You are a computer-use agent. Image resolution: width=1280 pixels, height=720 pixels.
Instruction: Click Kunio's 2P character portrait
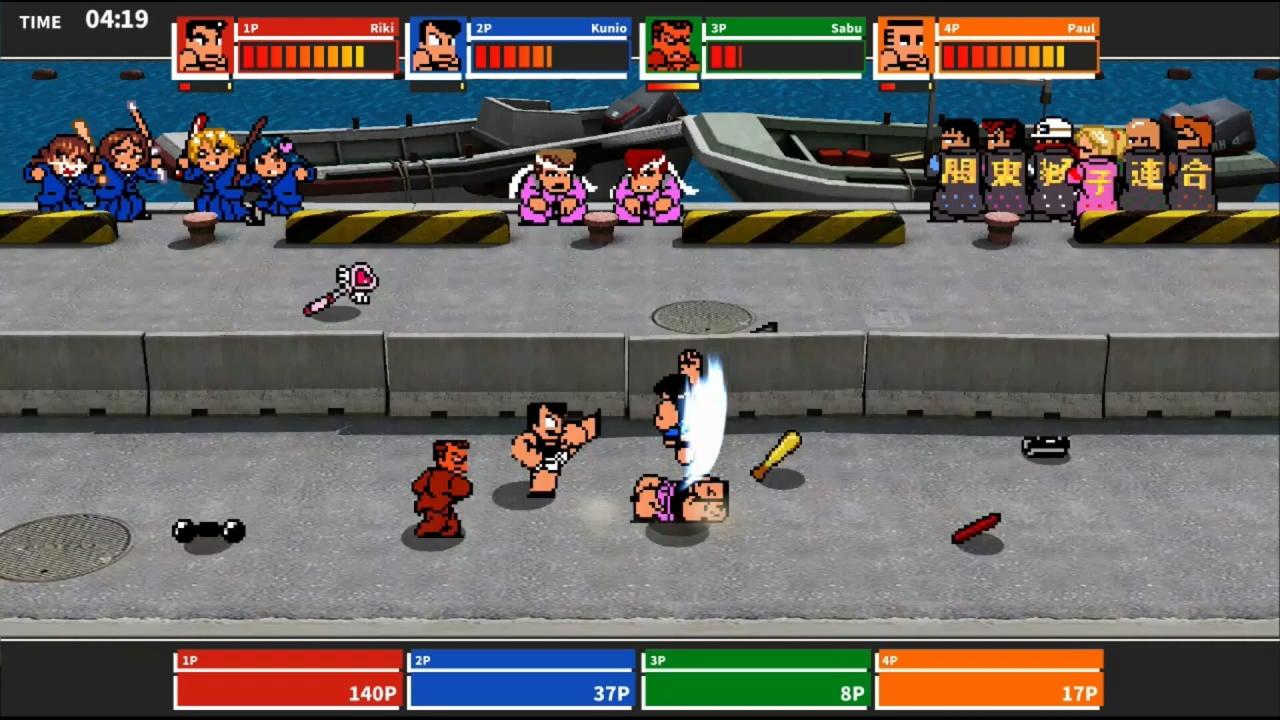[436, 47]
